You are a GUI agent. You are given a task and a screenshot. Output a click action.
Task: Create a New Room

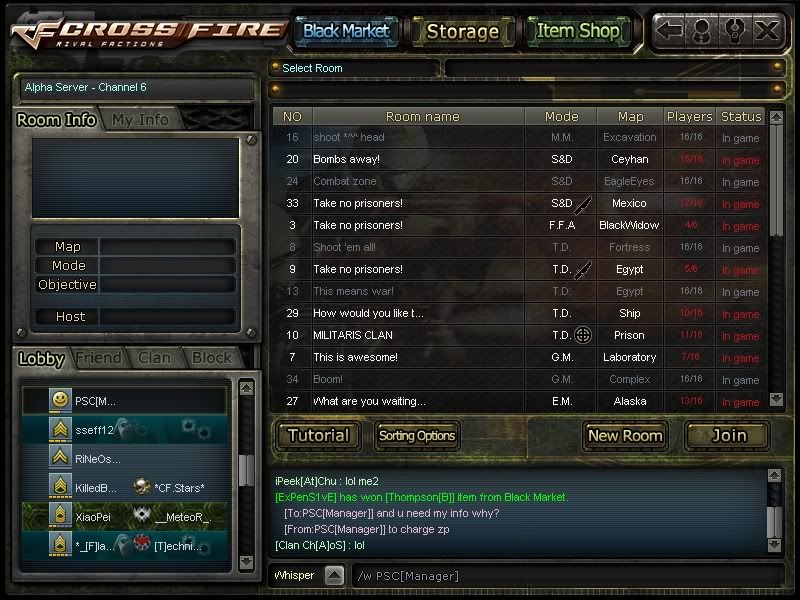coord(625,435)
